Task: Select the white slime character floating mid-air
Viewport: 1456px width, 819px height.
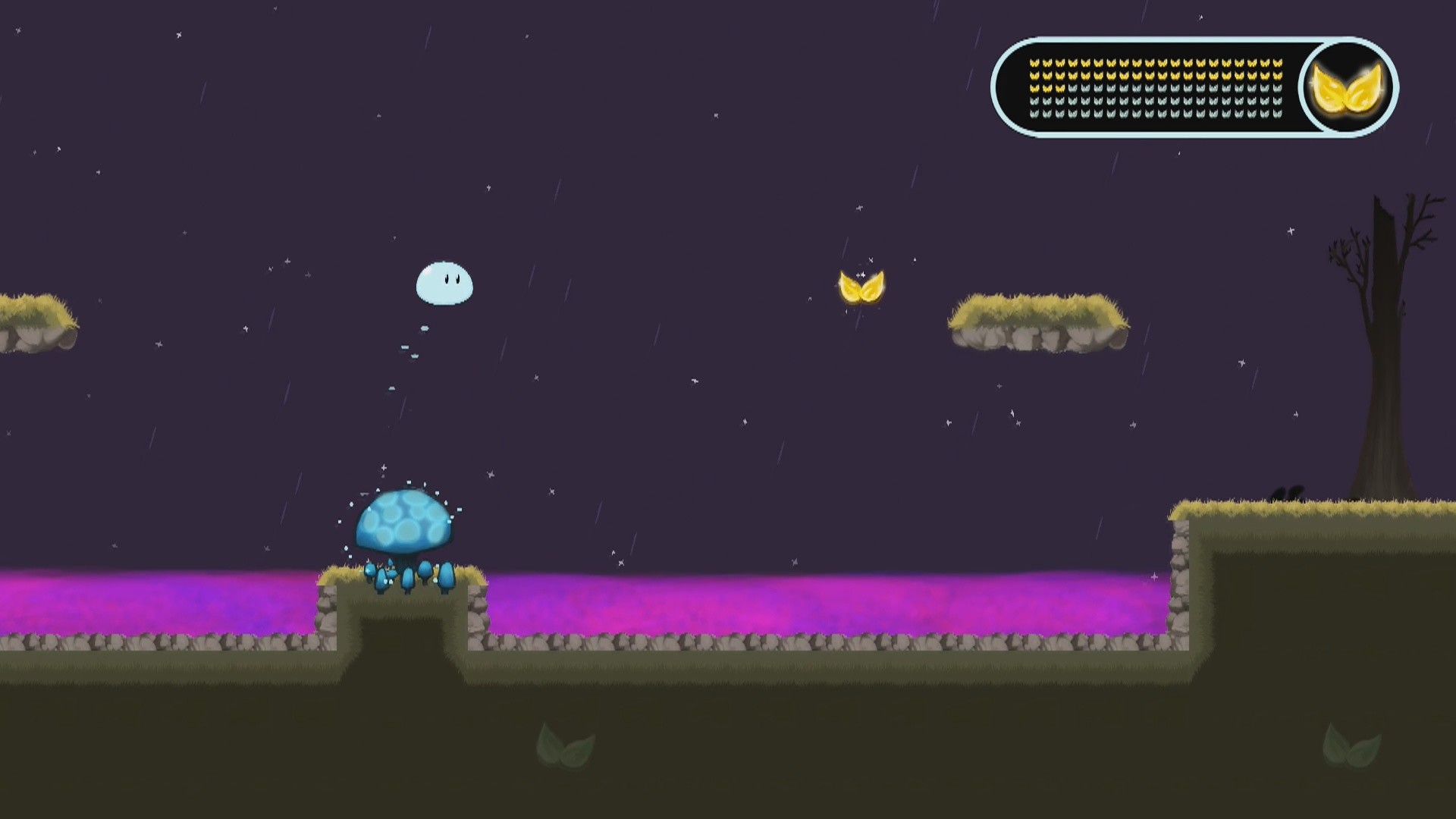Action: [x=445, y=283]
